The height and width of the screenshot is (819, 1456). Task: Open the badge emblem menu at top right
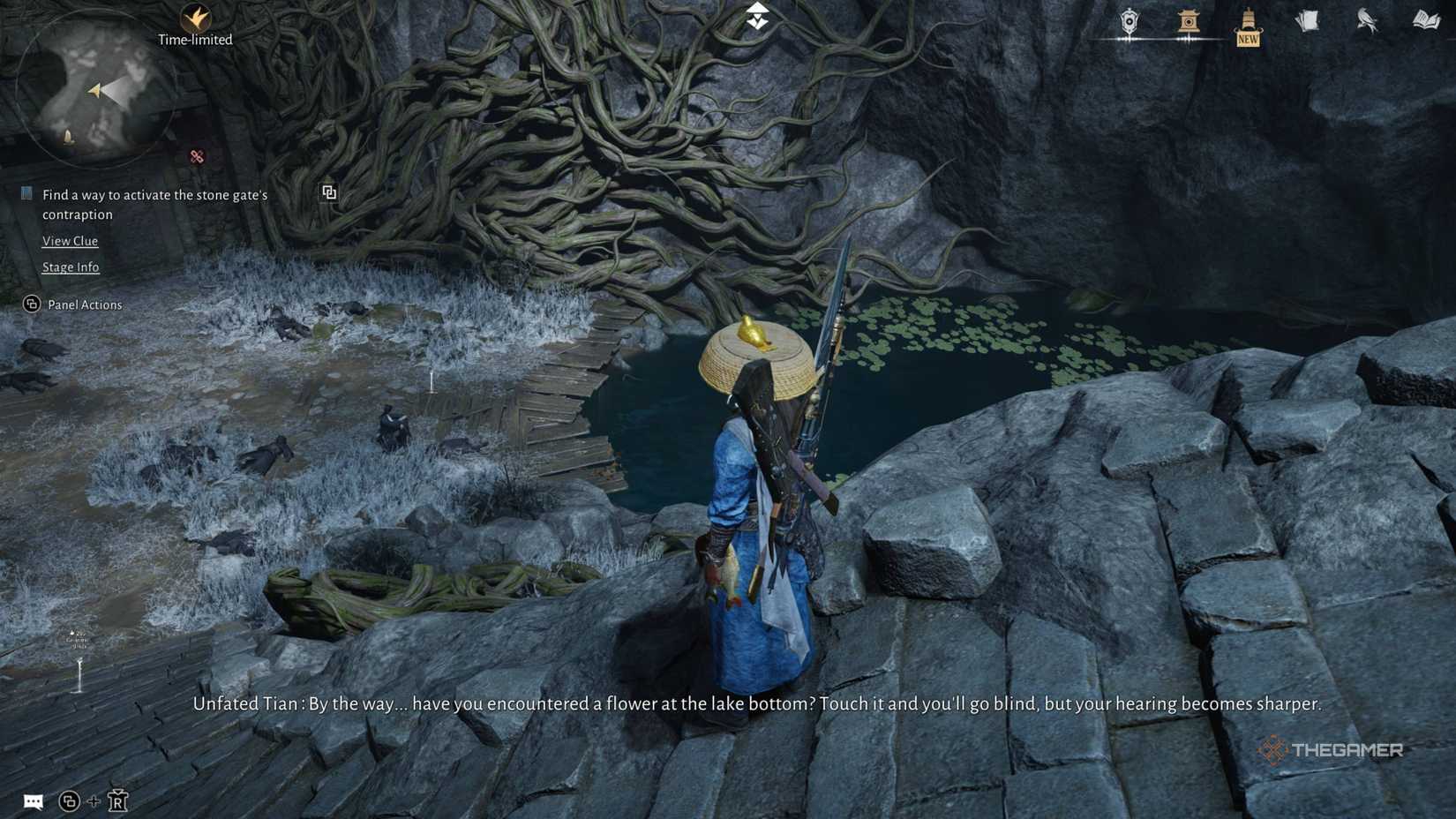1130,21
